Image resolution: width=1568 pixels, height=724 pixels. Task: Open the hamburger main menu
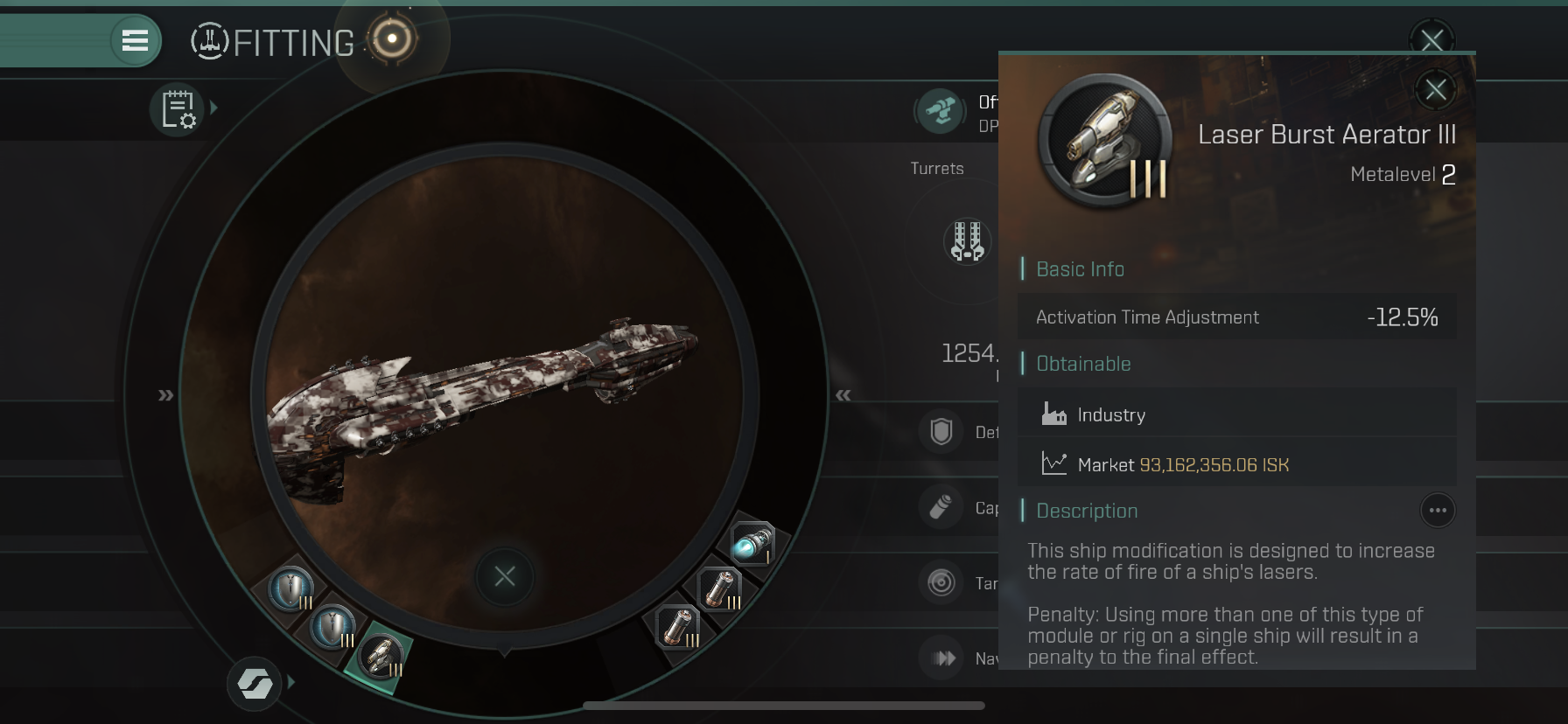coord(135,40)
